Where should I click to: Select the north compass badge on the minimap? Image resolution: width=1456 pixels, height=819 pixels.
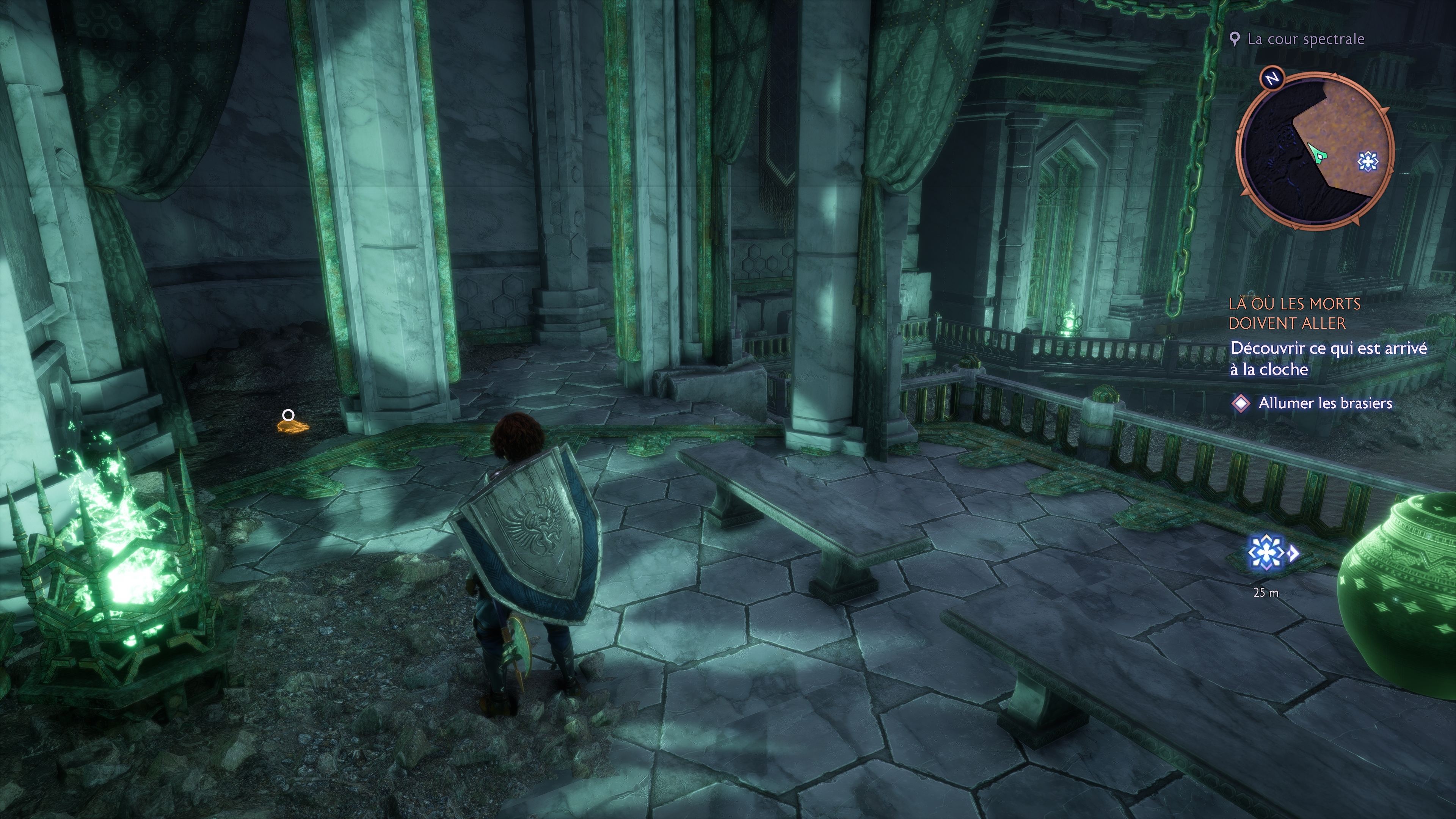click(x=1272, y=78)
